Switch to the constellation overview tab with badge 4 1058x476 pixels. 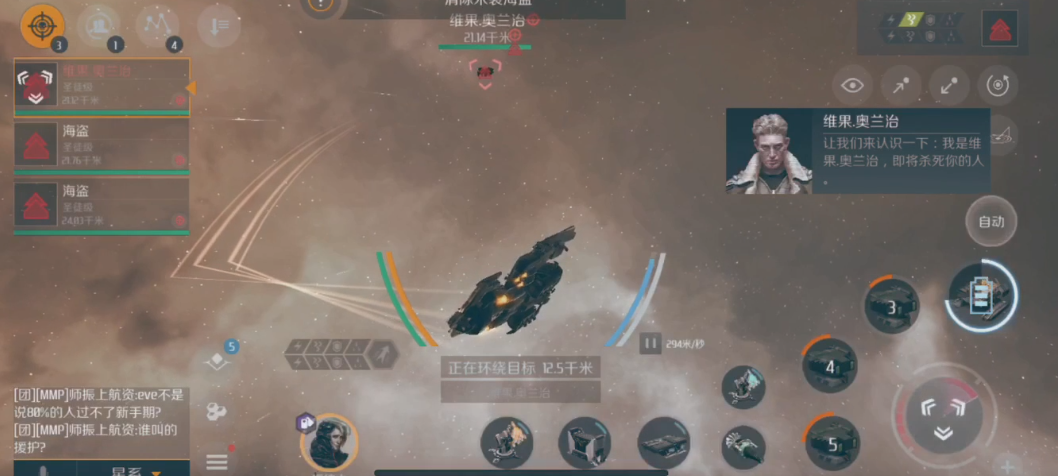click(x=157, y=25)
